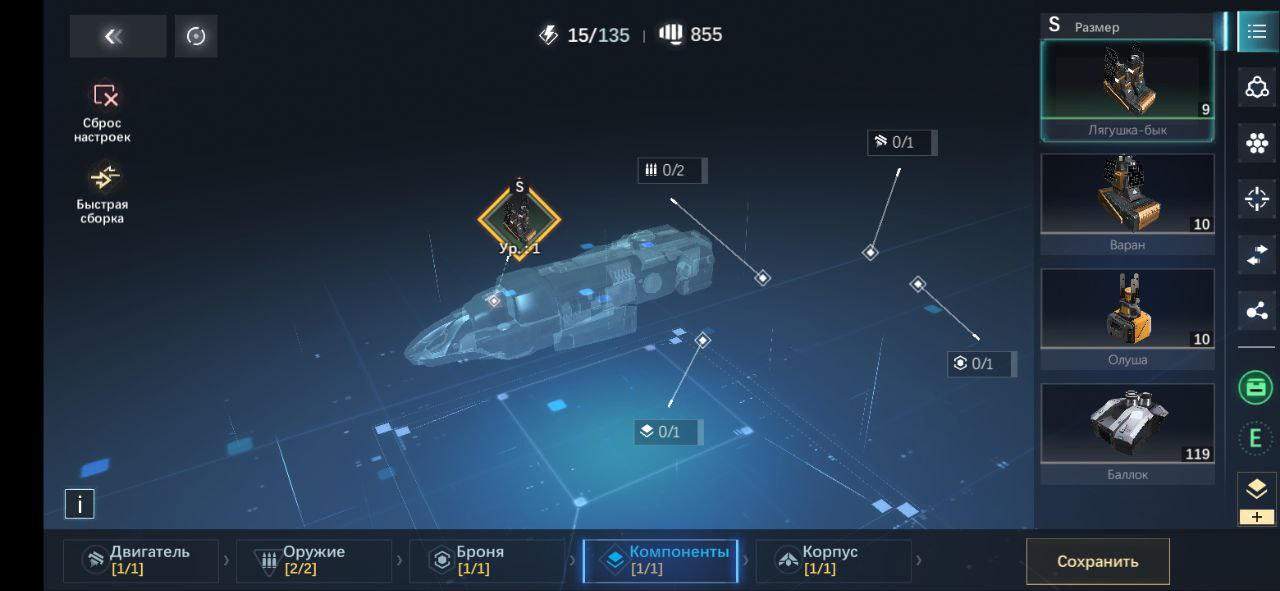Select the Лягушка-бык component
1280x591 pixels.
click(x=1127, y=90)
